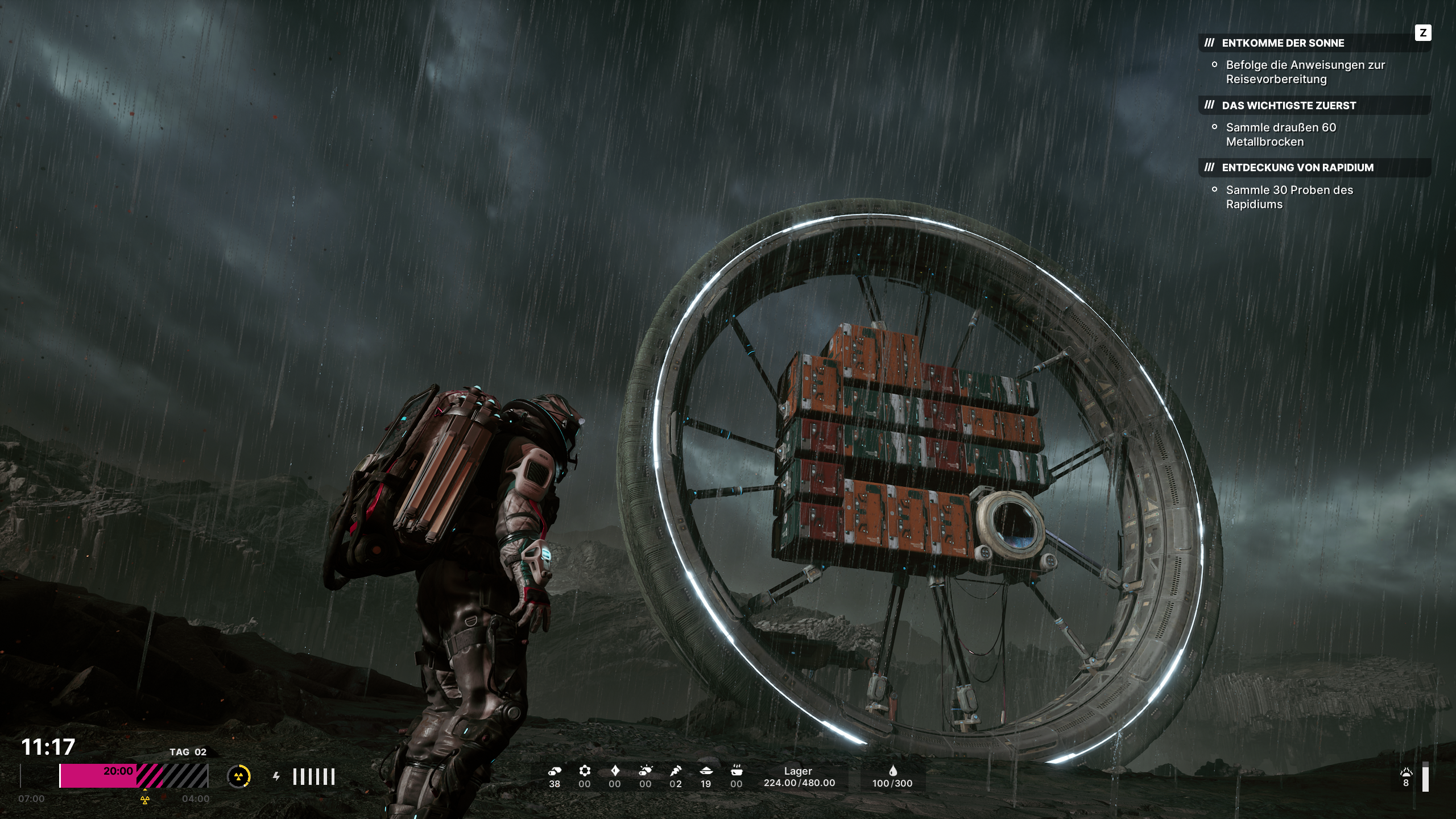Screen dimensions: 1456x819
Task: Click the TAG 02 day label
Action: pyautogui.click(x=188, y=751)
